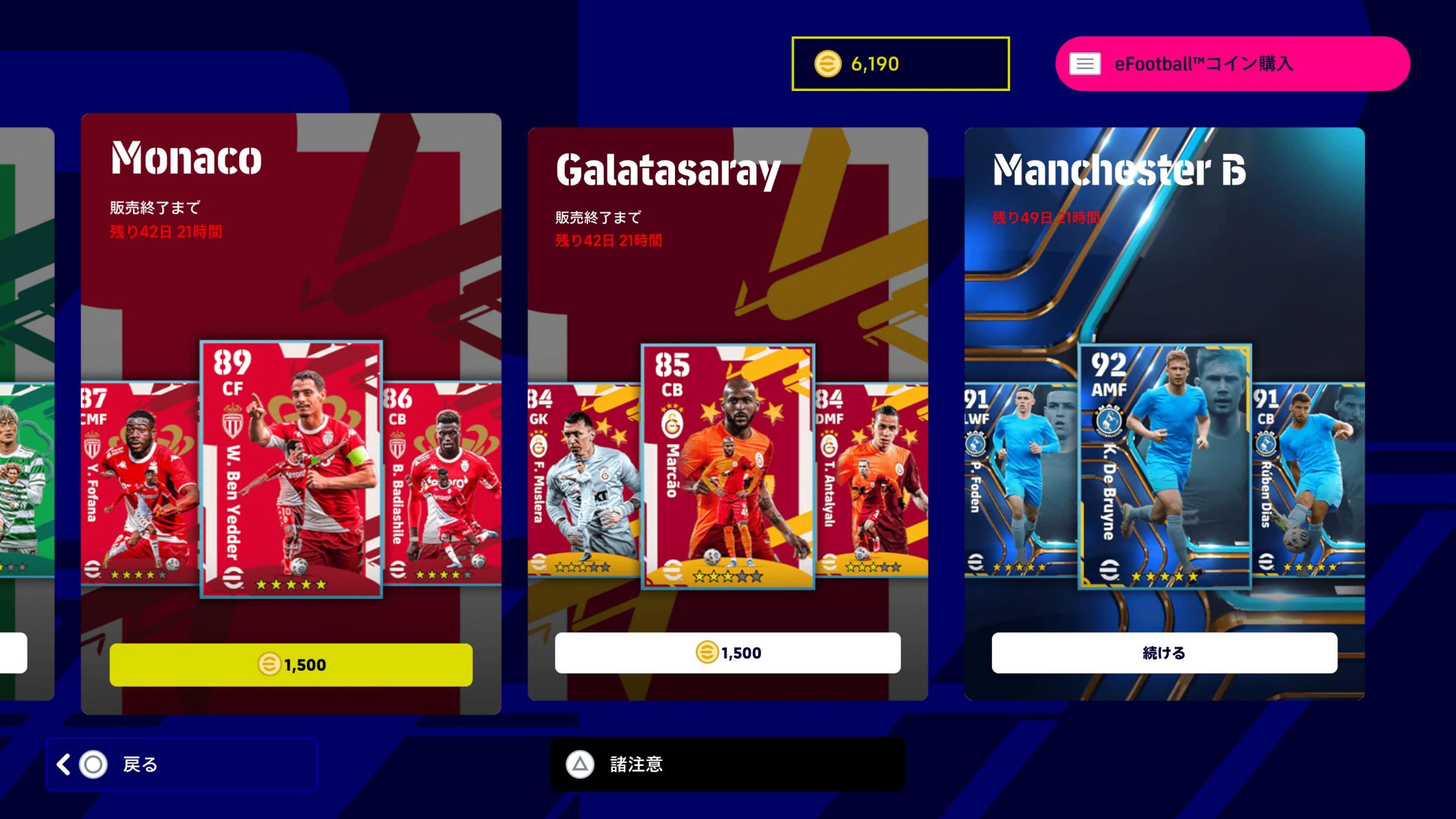Select the eFootball coin purchase menu icon

click(1086, 63)
